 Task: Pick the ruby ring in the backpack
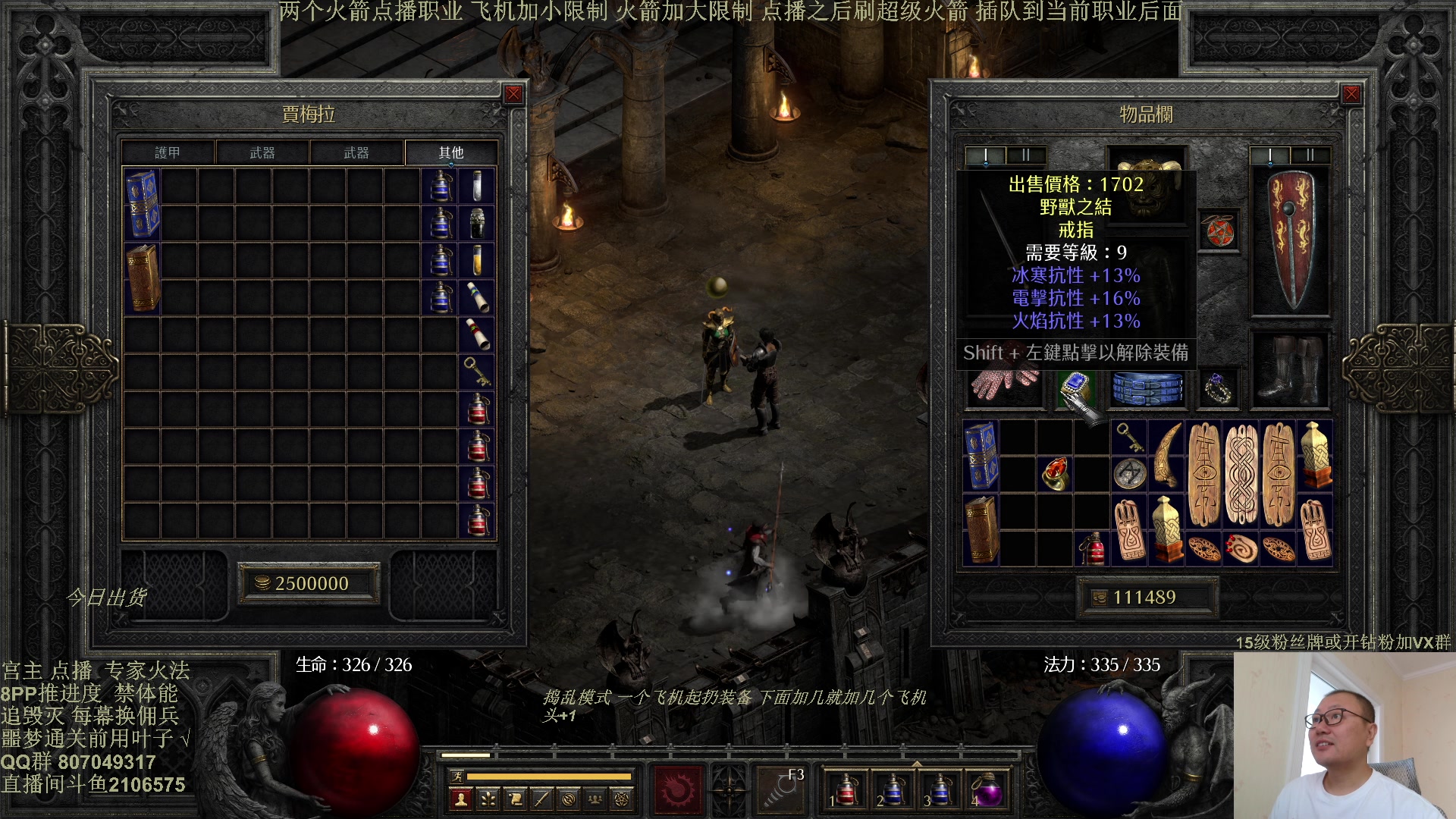[1055, 474]
